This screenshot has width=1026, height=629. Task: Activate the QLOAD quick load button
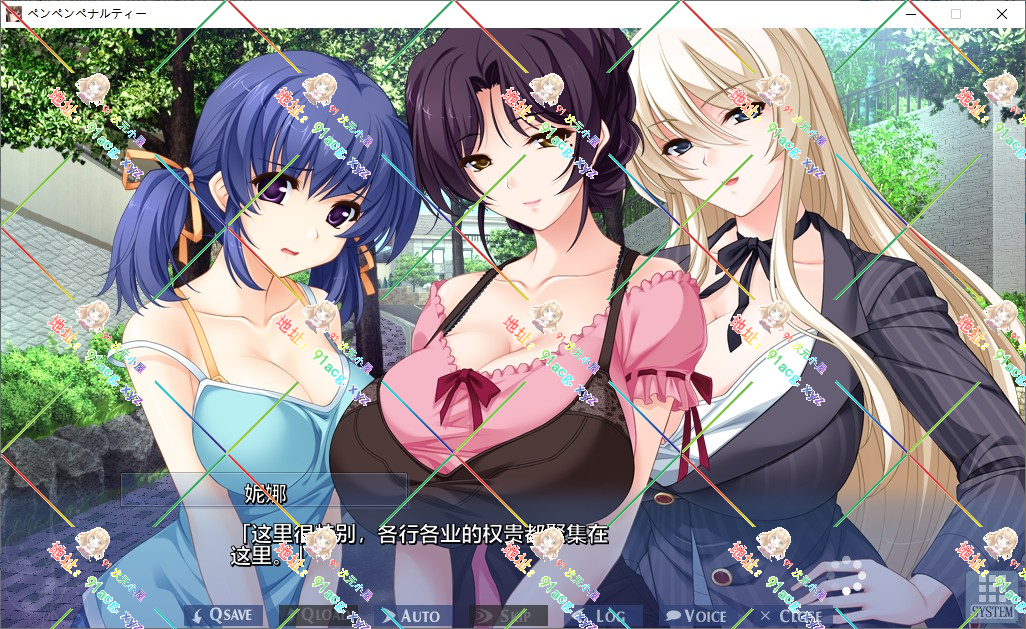tap(318, 616)
